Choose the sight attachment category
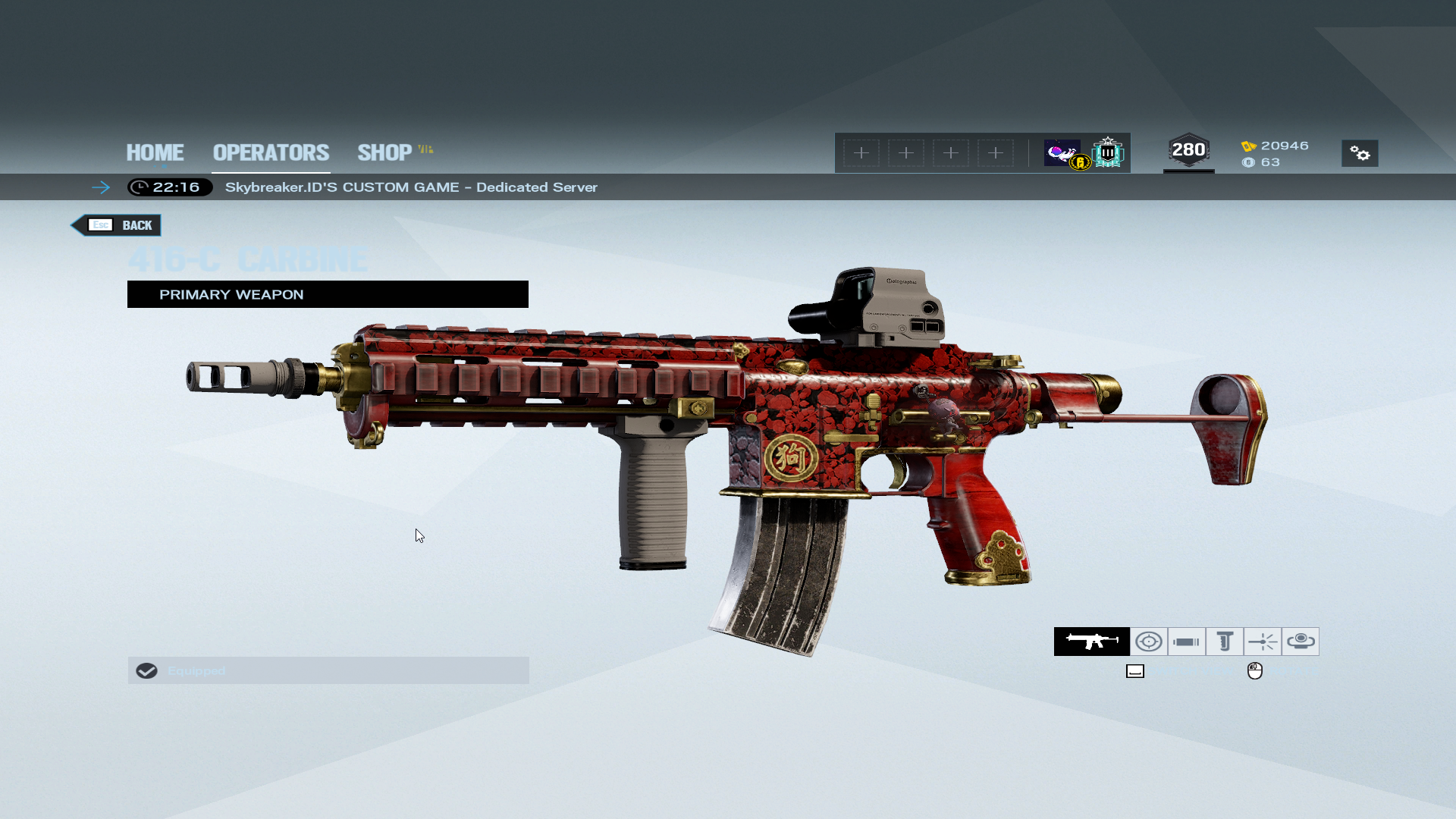Image resolution: width=1456 pixels, height=819 pixels. (1148, 642)
